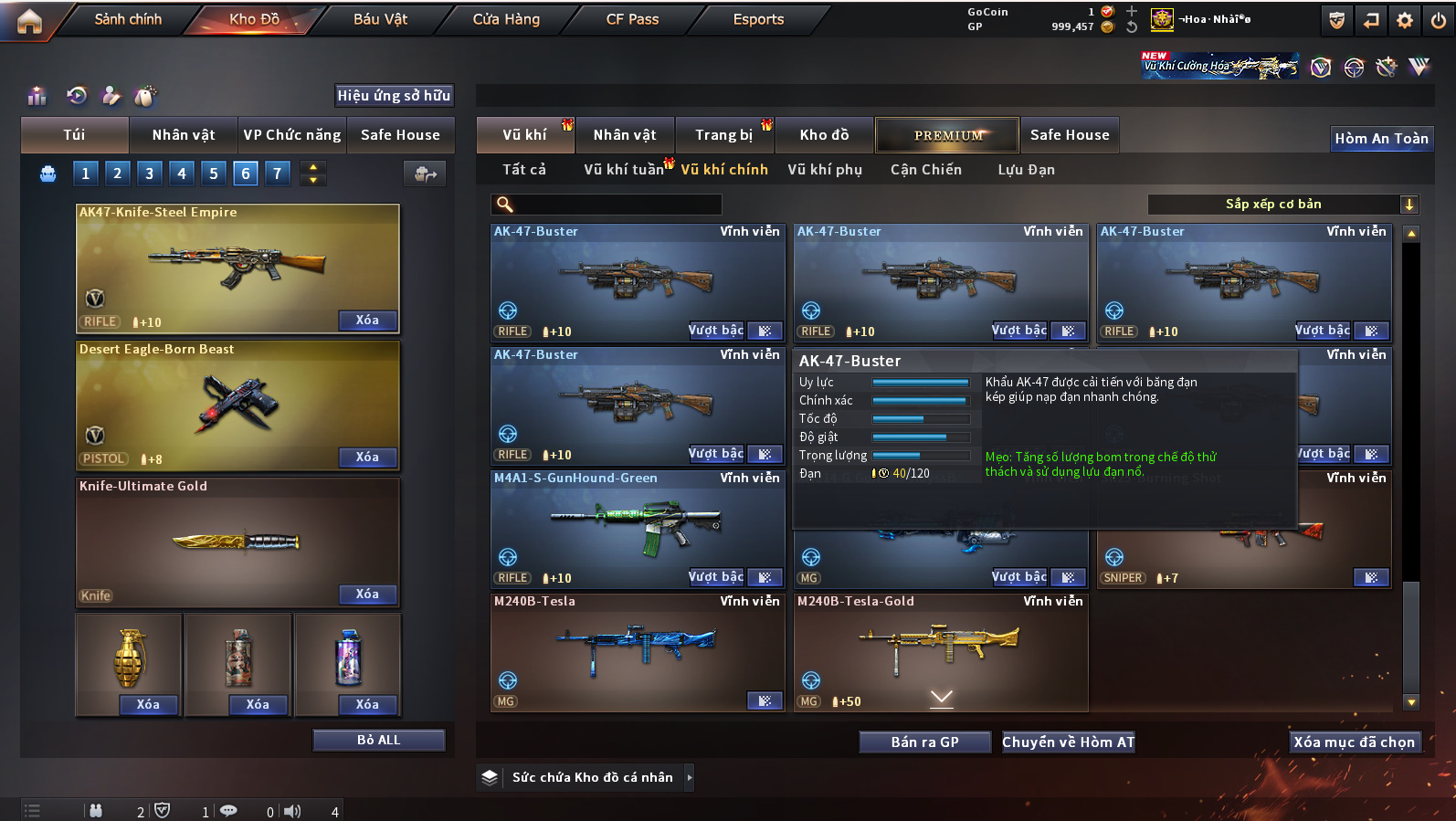
Task: Open the Sắp xếp cơ bản sort dropdown
Action: tap(1282, 204)
